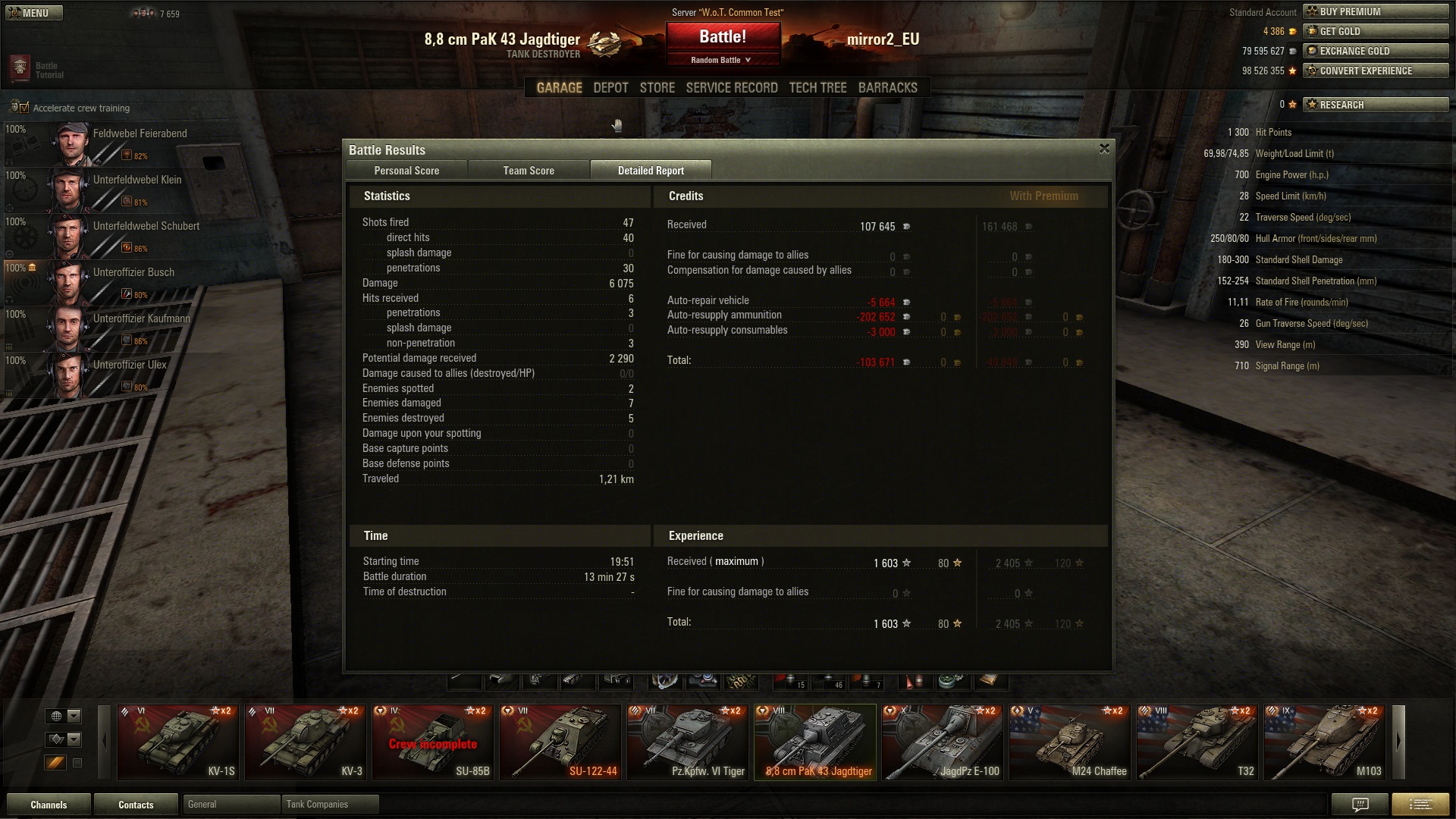Choose the JagdPz E-100 vehicle
1456x819 pixels.
point(943,742)
